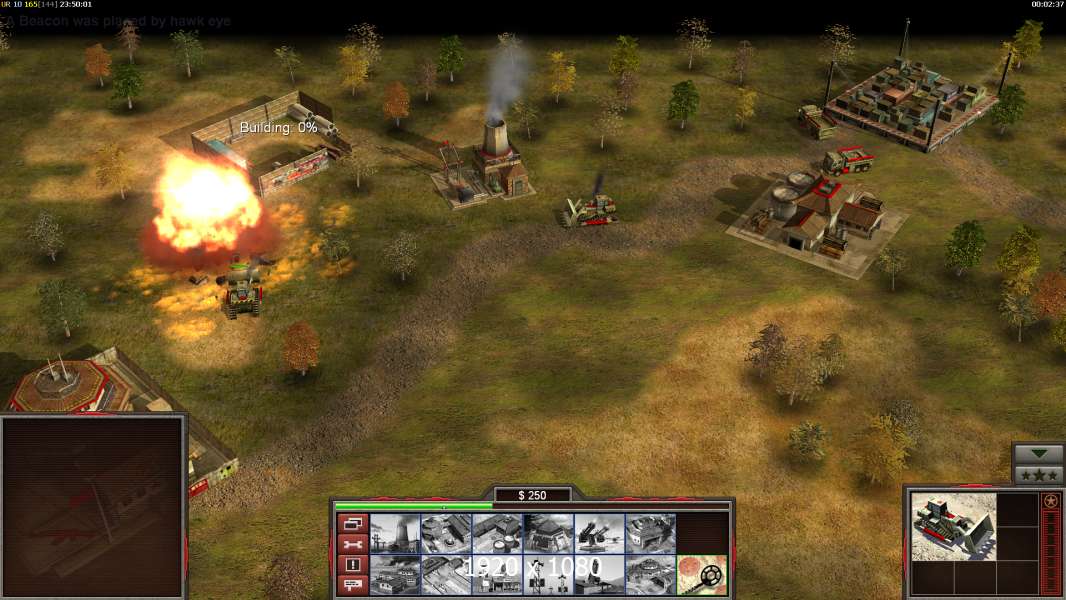Build the Supply Center with storage tanks

click(x=497, y=533)
